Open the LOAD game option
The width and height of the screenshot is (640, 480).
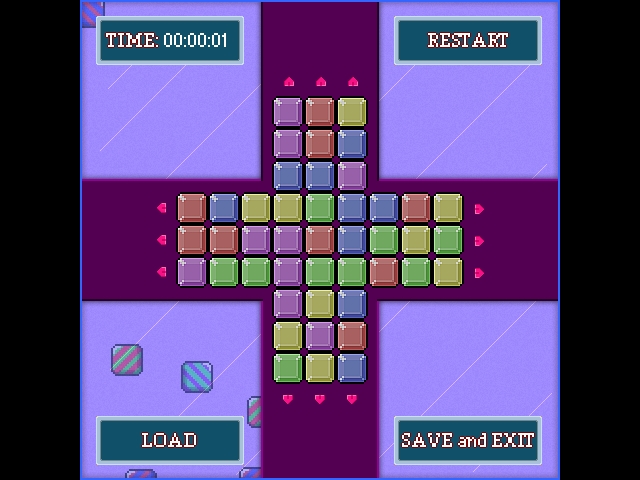coord(169,440)
